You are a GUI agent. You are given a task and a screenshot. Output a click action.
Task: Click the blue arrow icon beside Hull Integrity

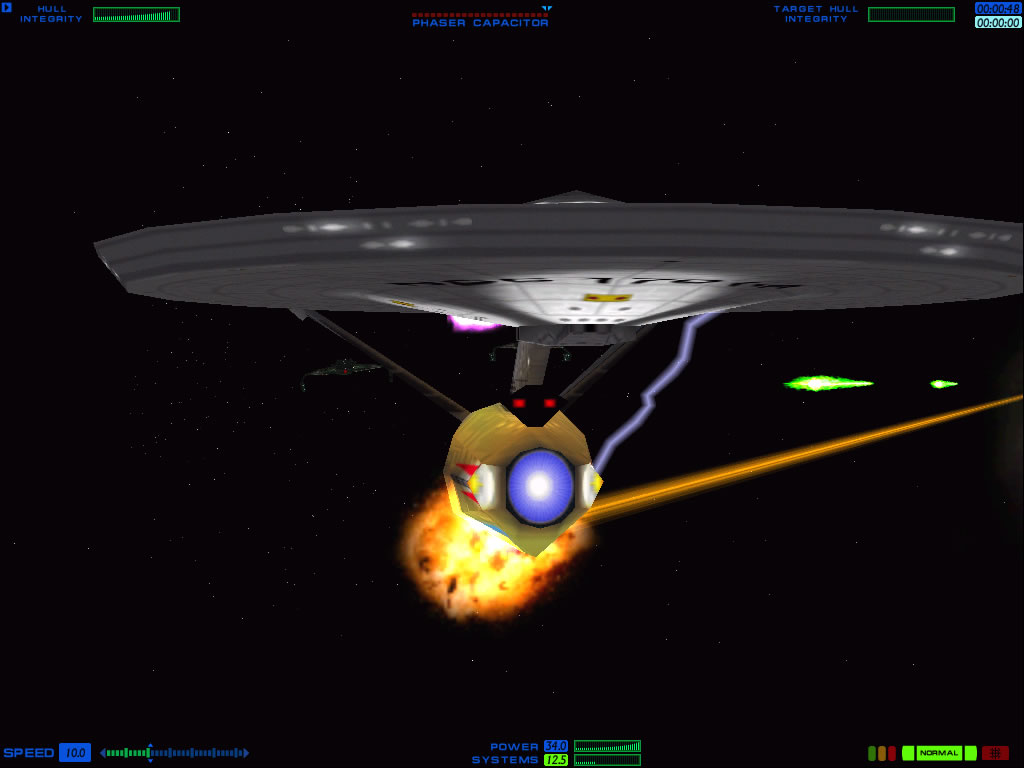[x=7, y=8]
